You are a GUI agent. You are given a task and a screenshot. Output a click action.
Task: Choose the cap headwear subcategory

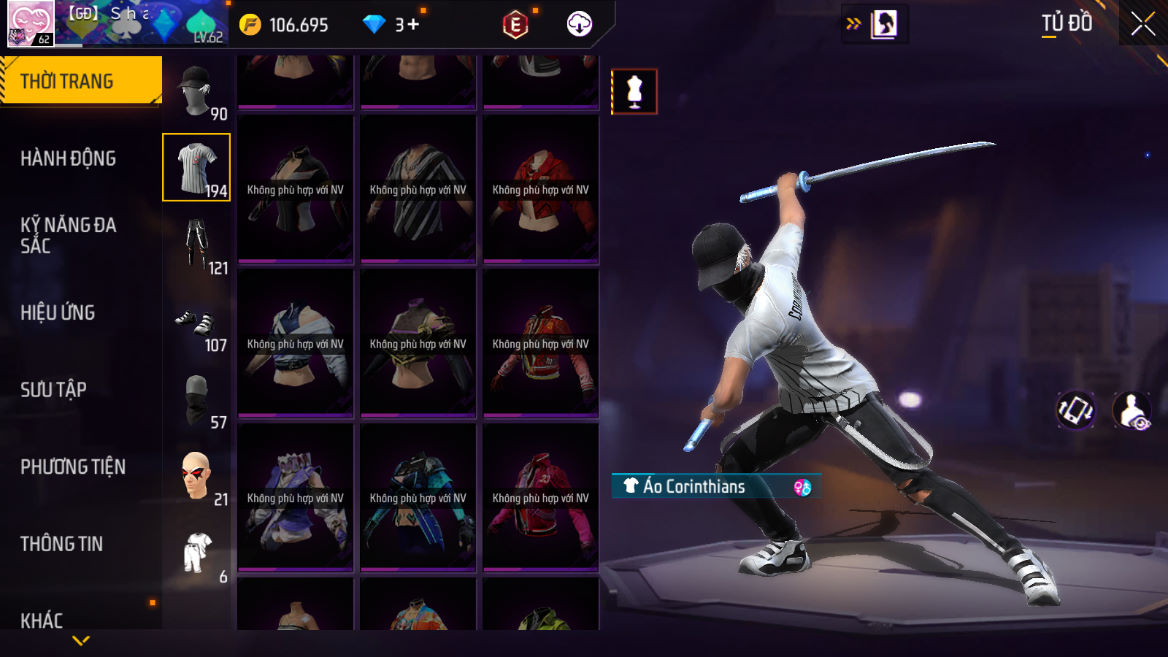click(x=196, y=92)
